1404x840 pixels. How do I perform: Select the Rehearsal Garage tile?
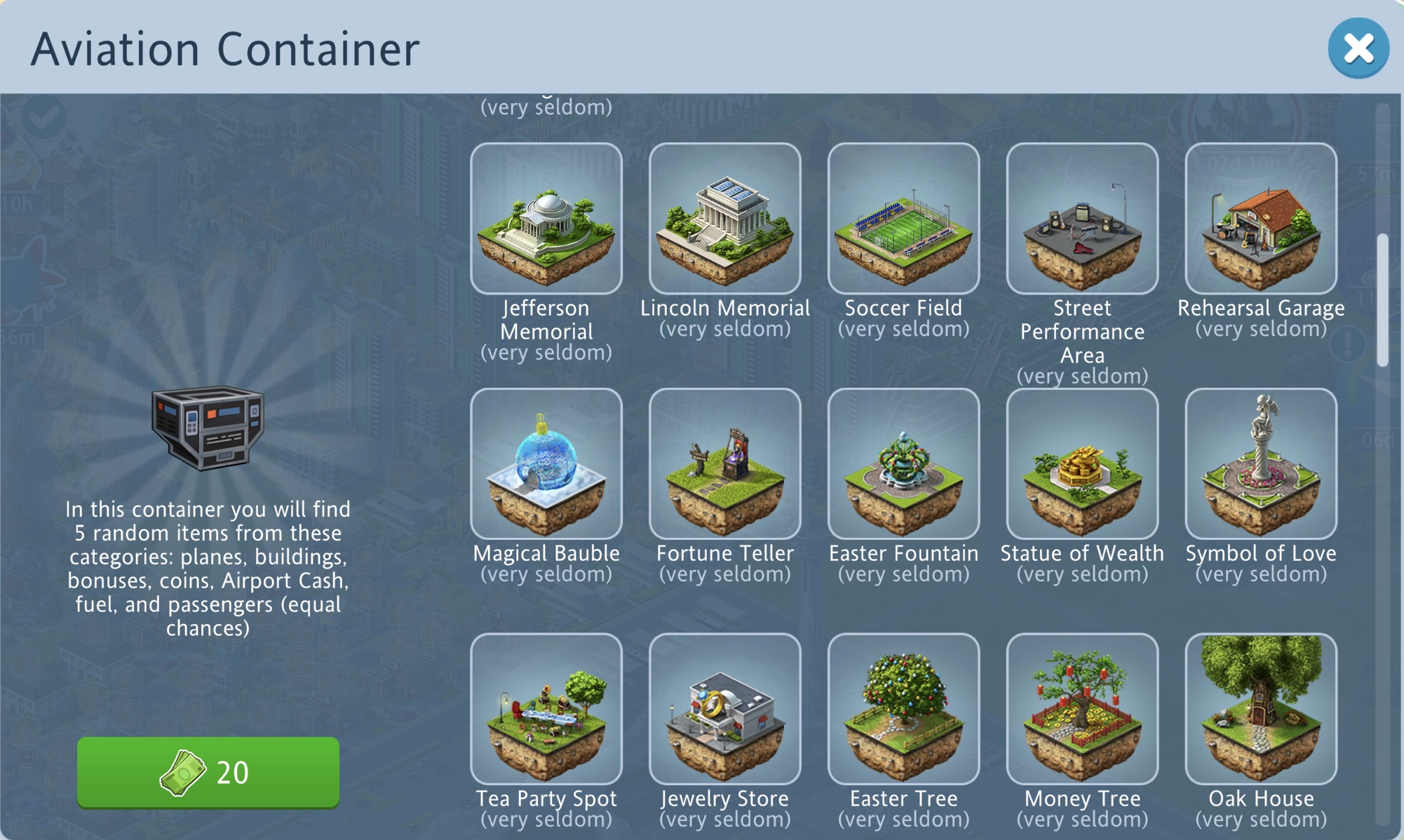tap(1260, 219)
